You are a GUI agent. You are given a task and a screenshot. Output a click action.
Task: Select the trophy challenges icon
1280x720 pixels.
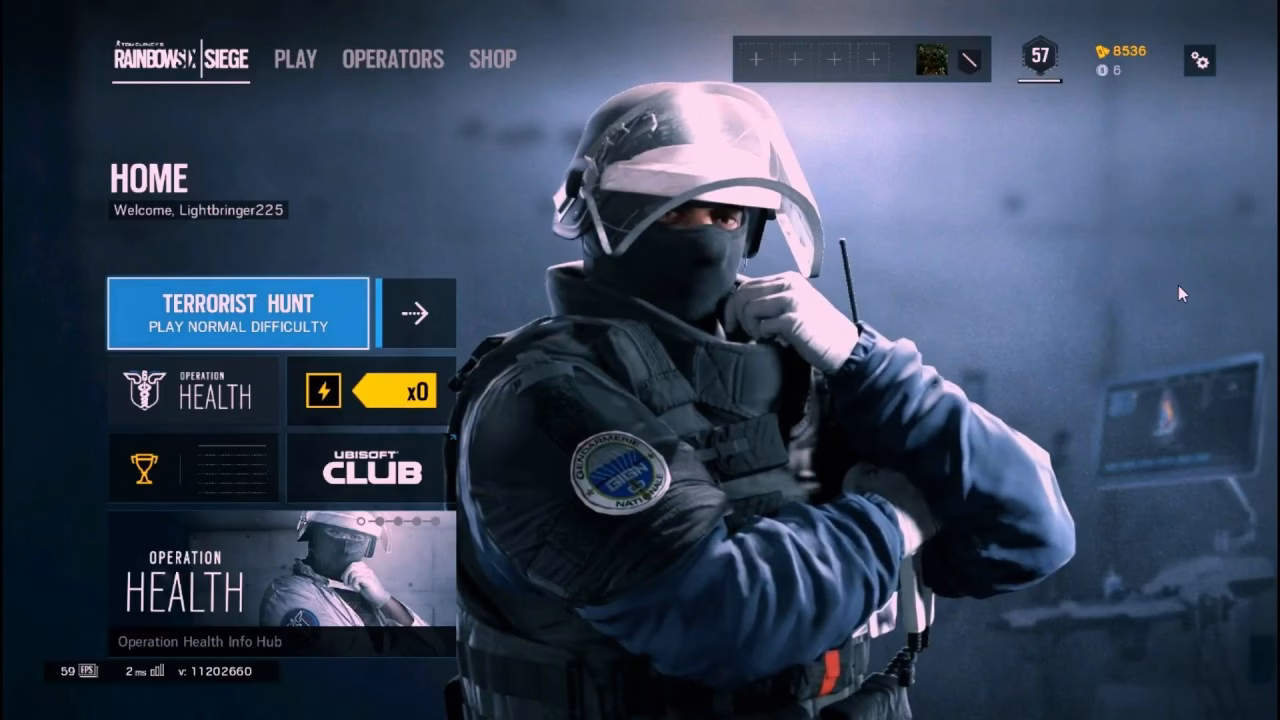(x=143, y=469)
